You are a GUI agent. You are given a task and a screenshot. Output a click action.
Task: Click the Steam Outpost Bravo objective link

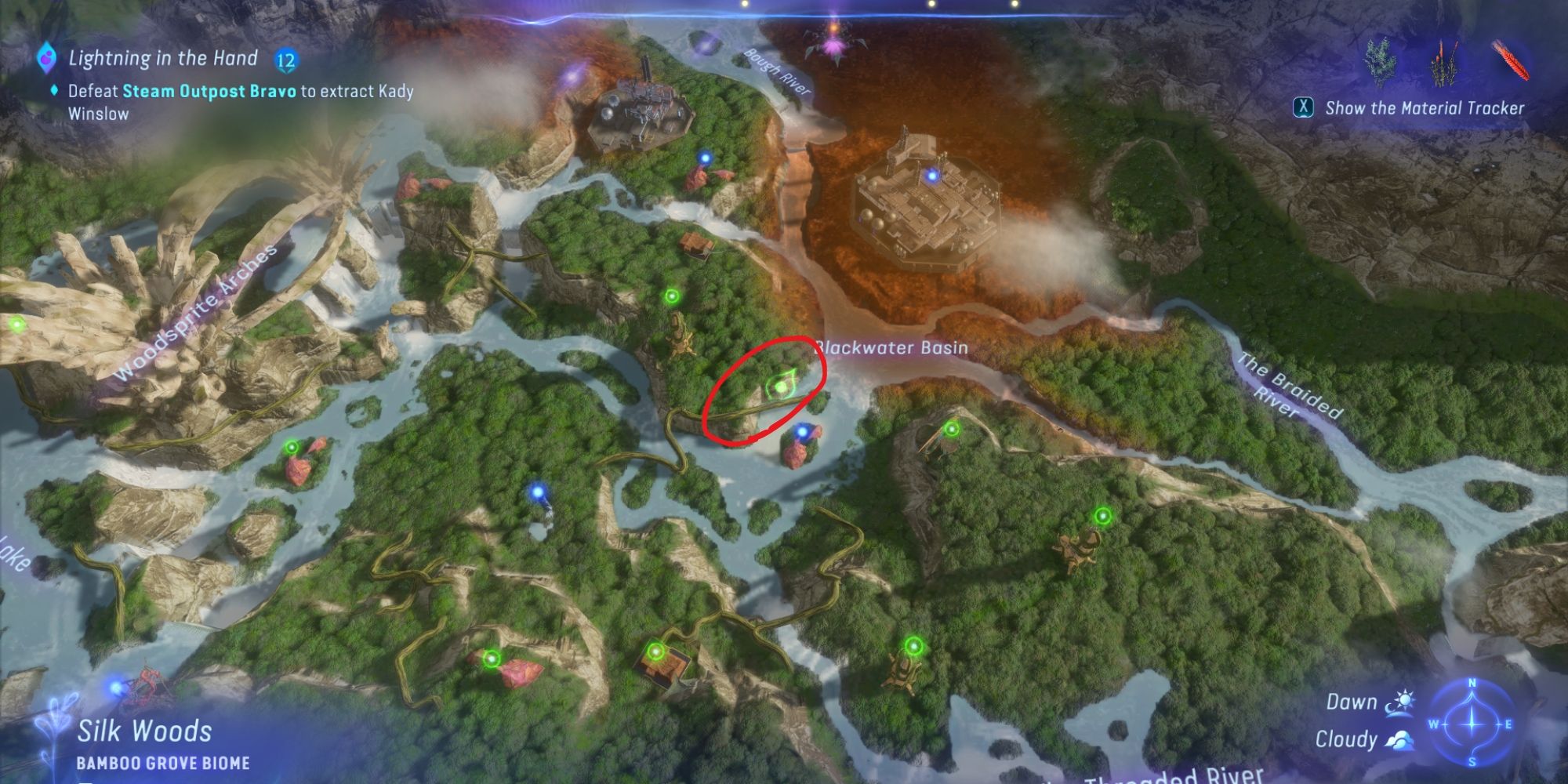[x=212, y=90]
